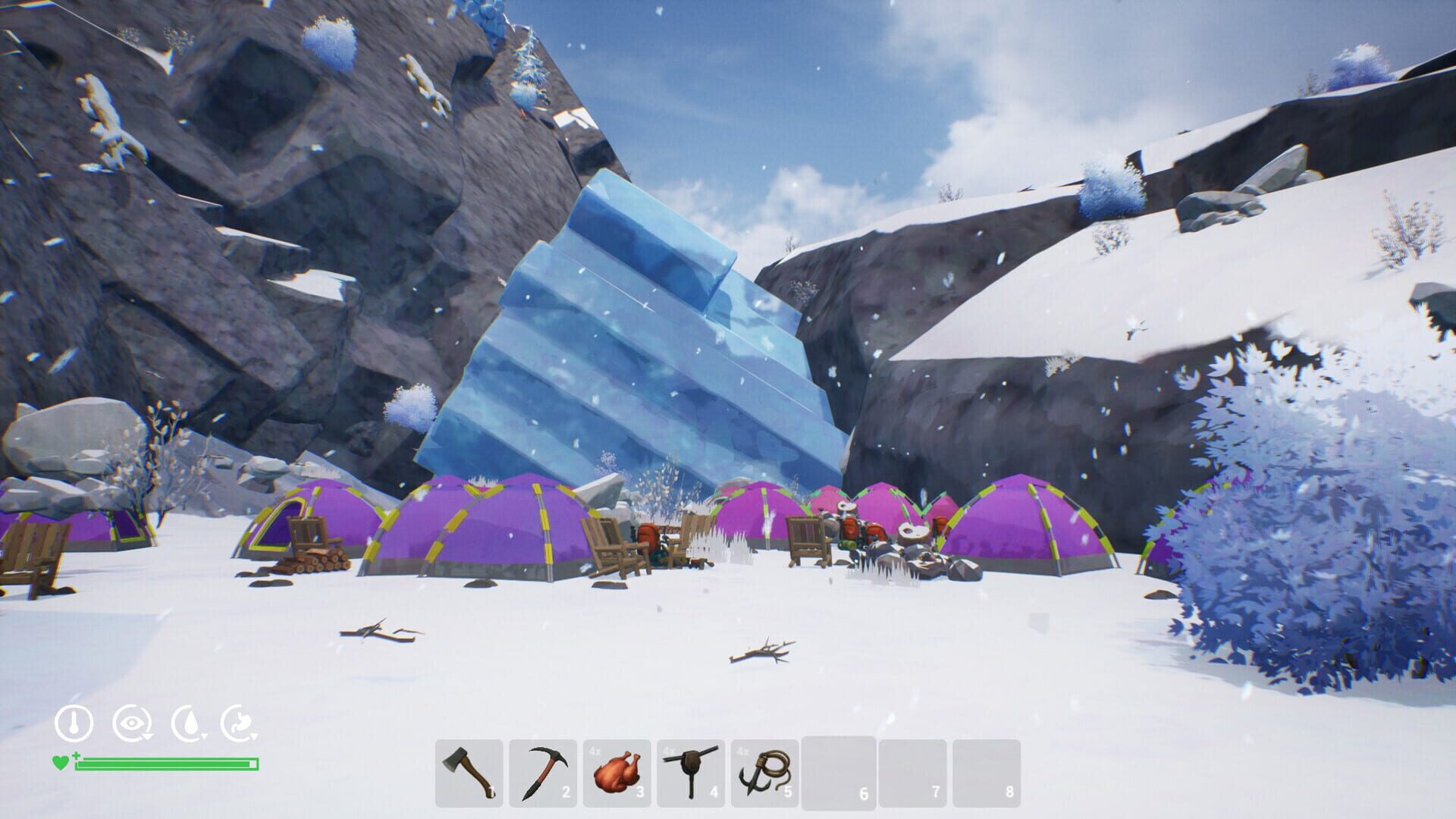Image resolution: width=1456 pixels, height=819 pixels.
Task: Toggle the green plus regeneration indicator
Action: coord(77,756)
